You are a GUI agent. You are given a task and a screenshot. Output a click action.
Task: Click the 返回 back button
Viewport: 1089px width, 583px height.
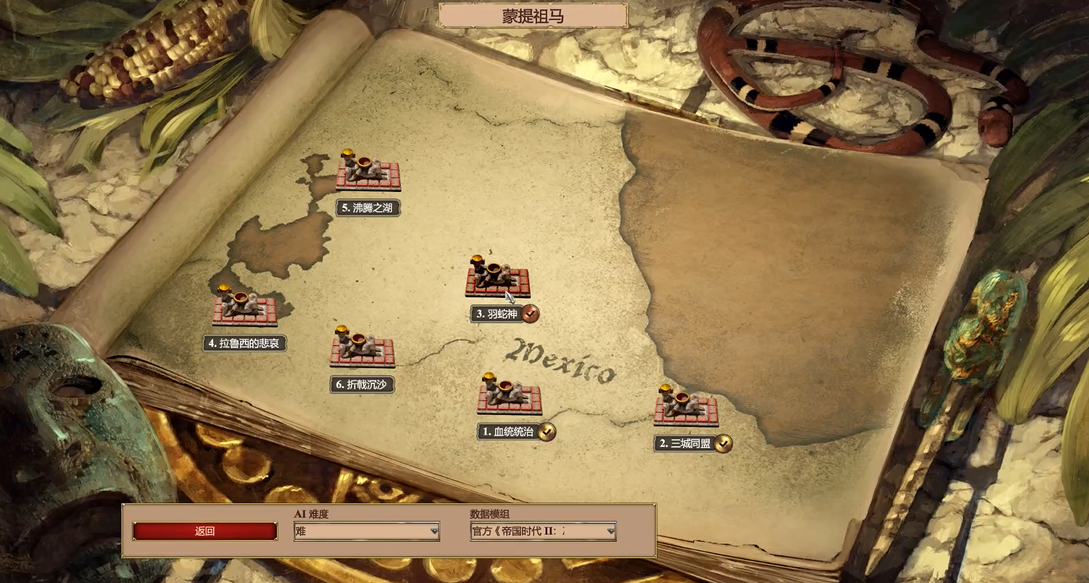coord(205,531)
